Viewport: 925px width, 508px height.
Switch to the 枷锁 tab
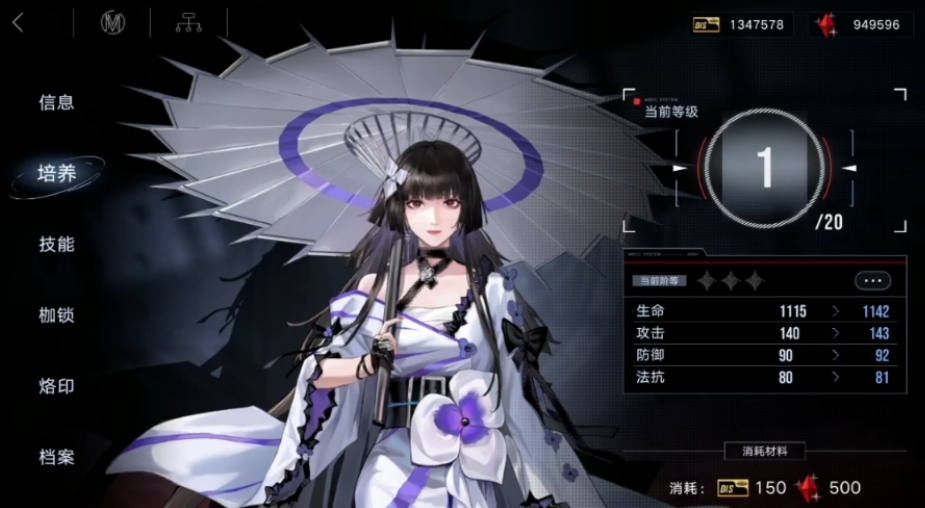point(57,315)
